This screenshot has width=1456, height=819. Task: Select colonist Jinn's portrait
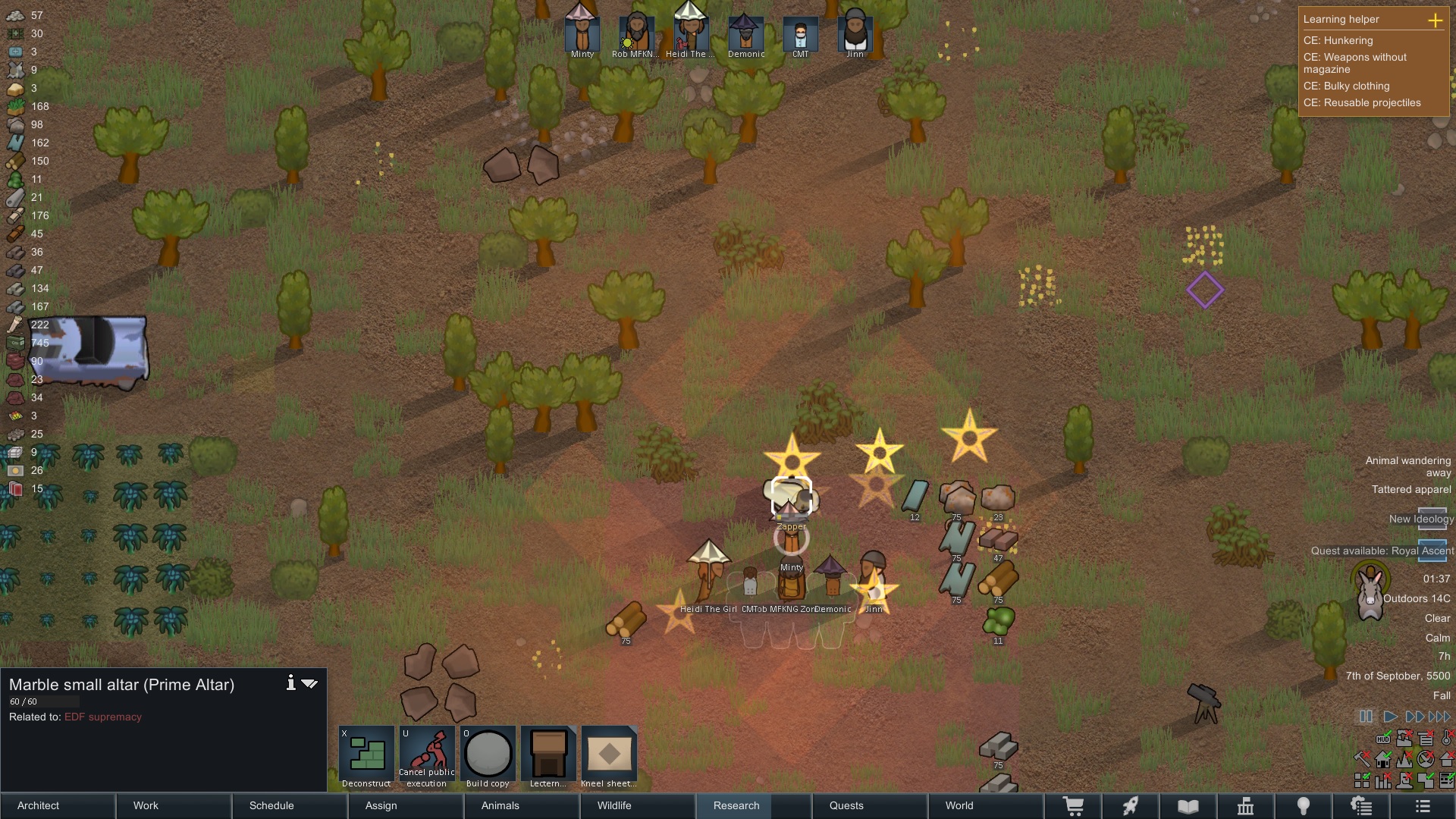[855, 33]
